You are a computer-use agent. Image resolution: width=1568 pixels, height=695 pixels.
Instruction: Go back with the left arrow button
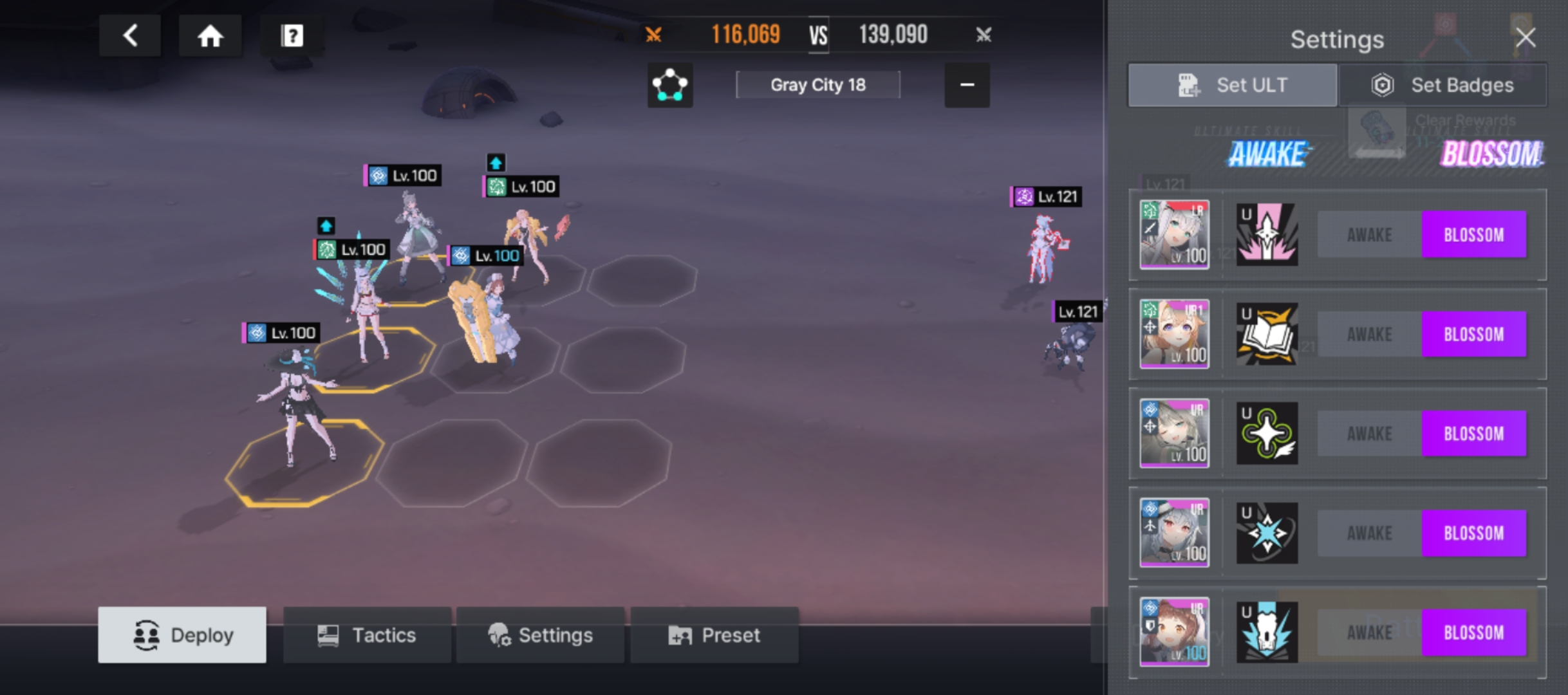point(130,35)
